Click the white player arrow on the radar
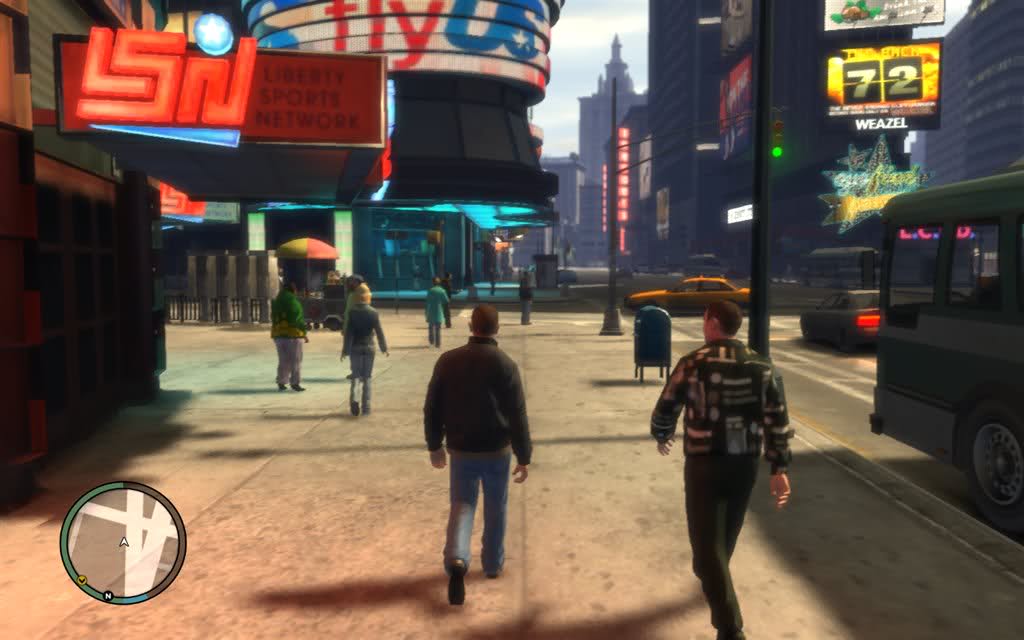1024x640 pixels. 124,542
